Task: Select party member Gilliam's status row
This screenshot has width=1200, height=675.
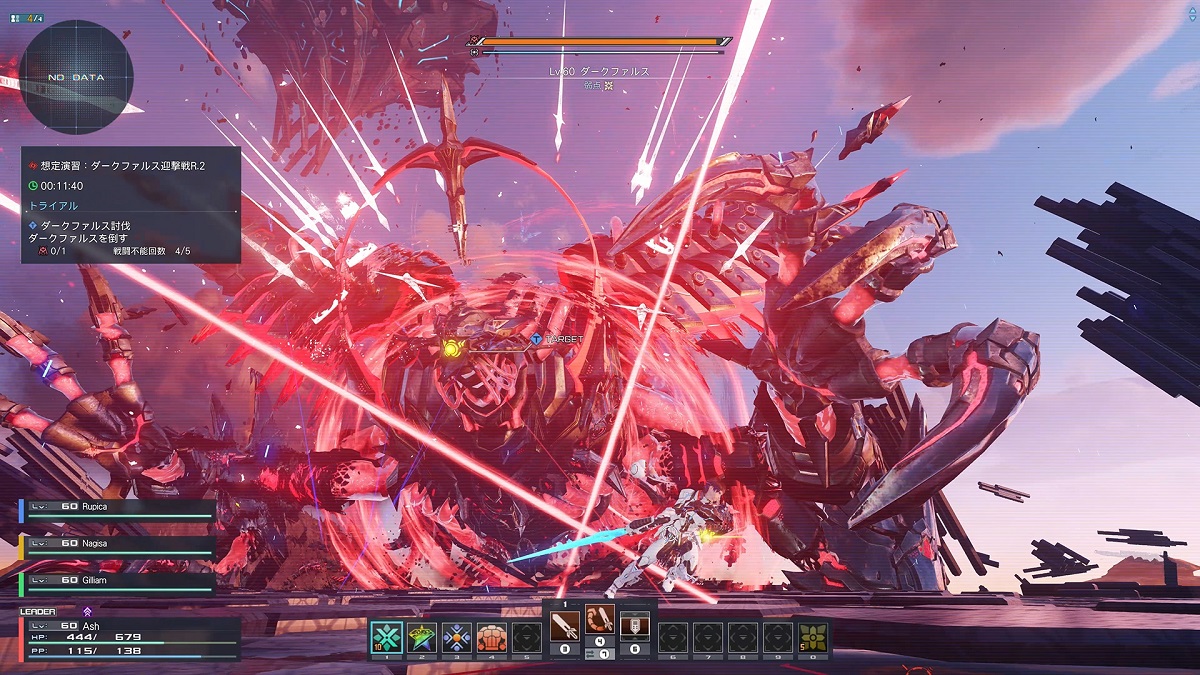Action: (118, 581)
